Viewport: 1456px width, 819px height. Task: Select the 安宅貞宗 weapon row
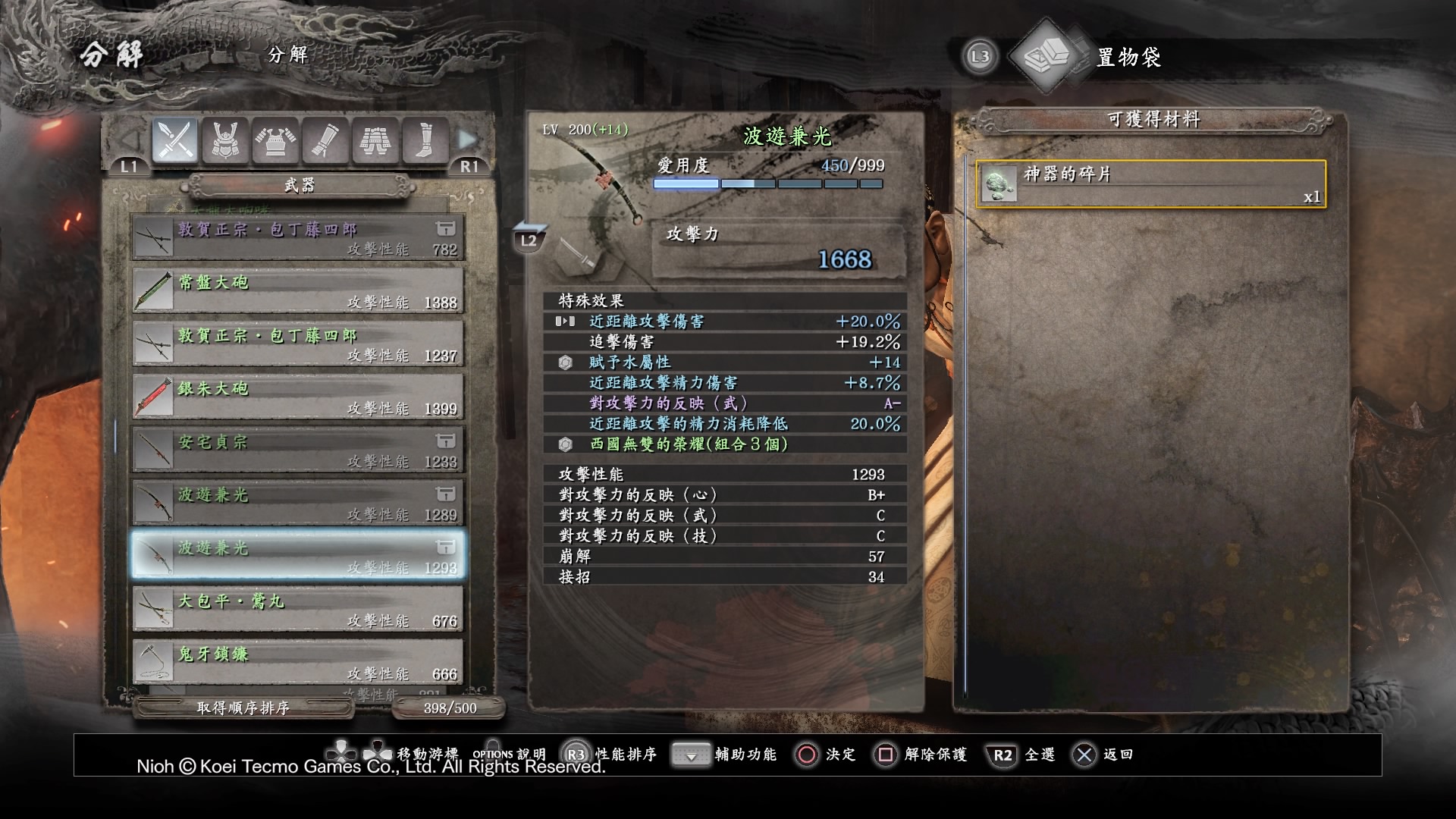pyautogui.click(x=298, y=450)
